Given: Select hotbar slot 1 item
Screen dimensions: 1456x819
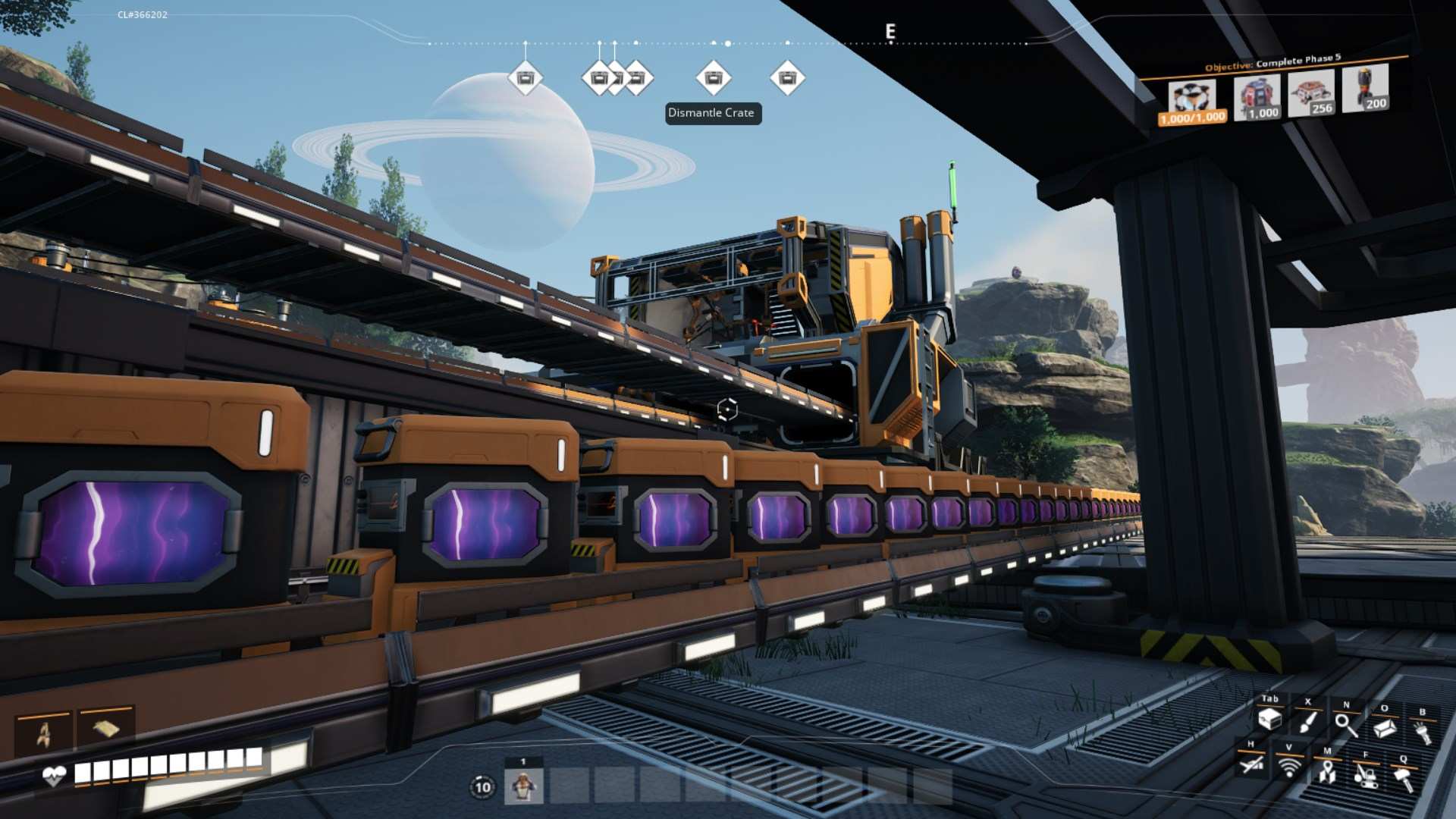Looking at the screenshot, I should tap(523, 786).
